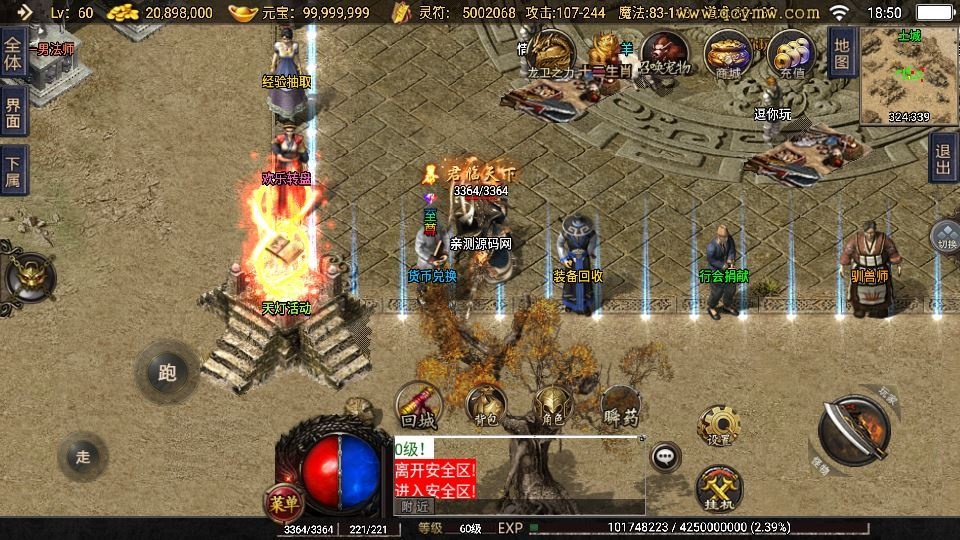Tap the 跑 run button
The height and width of the screenshot is (540, 960).
click(x=166, y=372)
